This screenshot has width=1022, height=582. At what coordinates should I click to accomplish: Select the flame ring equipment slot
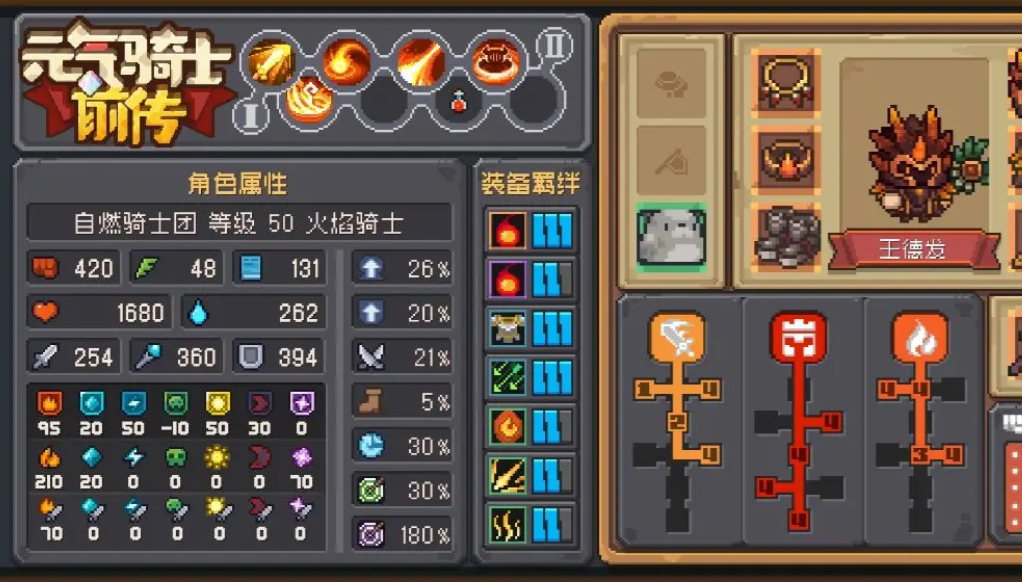[785, 158]
